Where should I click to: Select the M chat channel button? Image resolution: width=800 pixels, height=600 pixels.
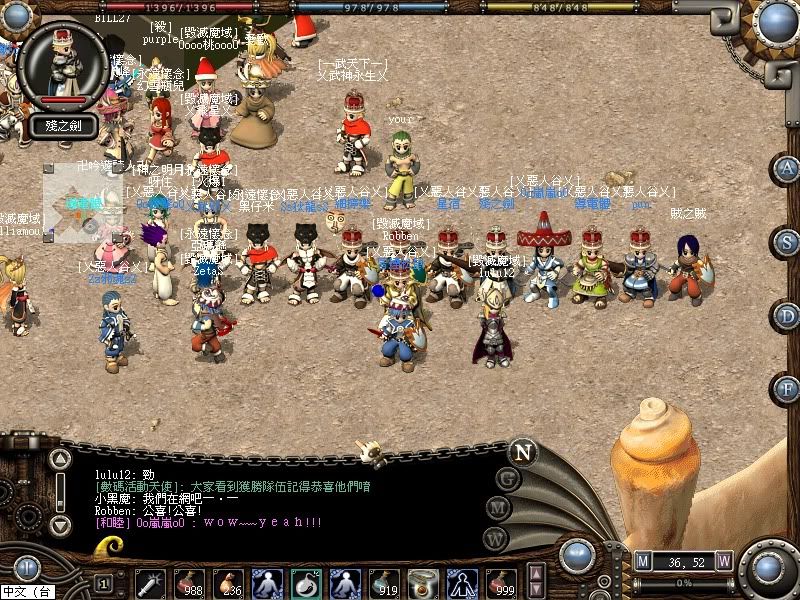[x=499, y=508]
